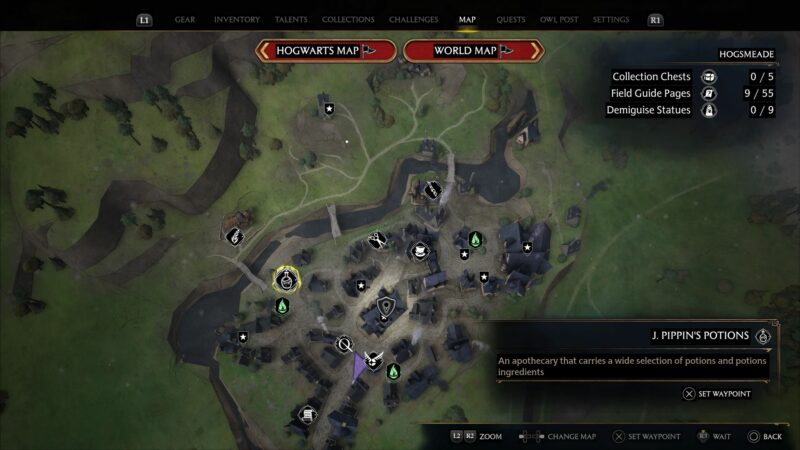Select the shield-shaped location pin marker
Screen dimensions: 800x450
[x=385, y=306]
